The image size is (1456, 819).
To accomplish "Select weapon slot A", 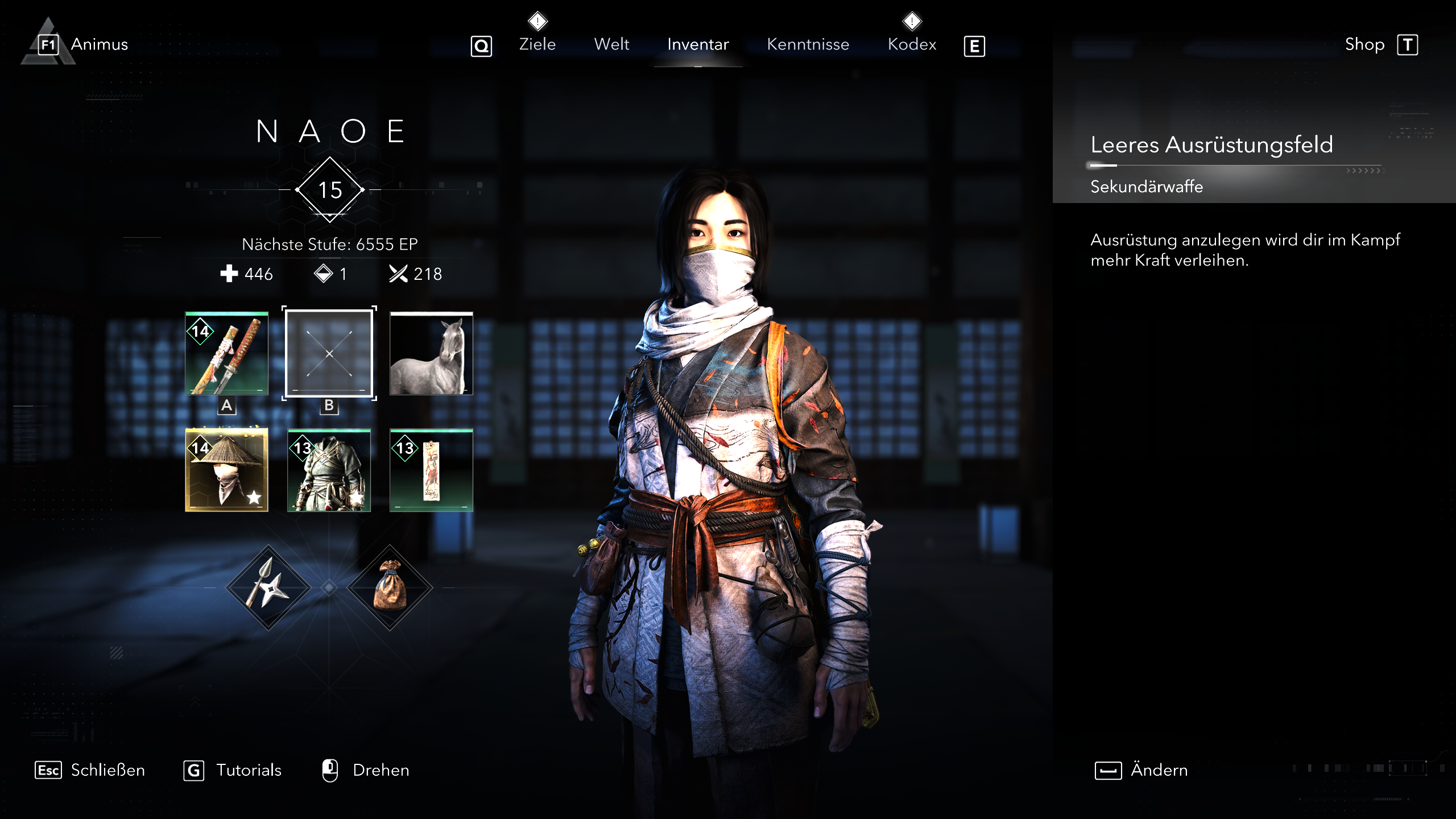I will tap(226, 406).
